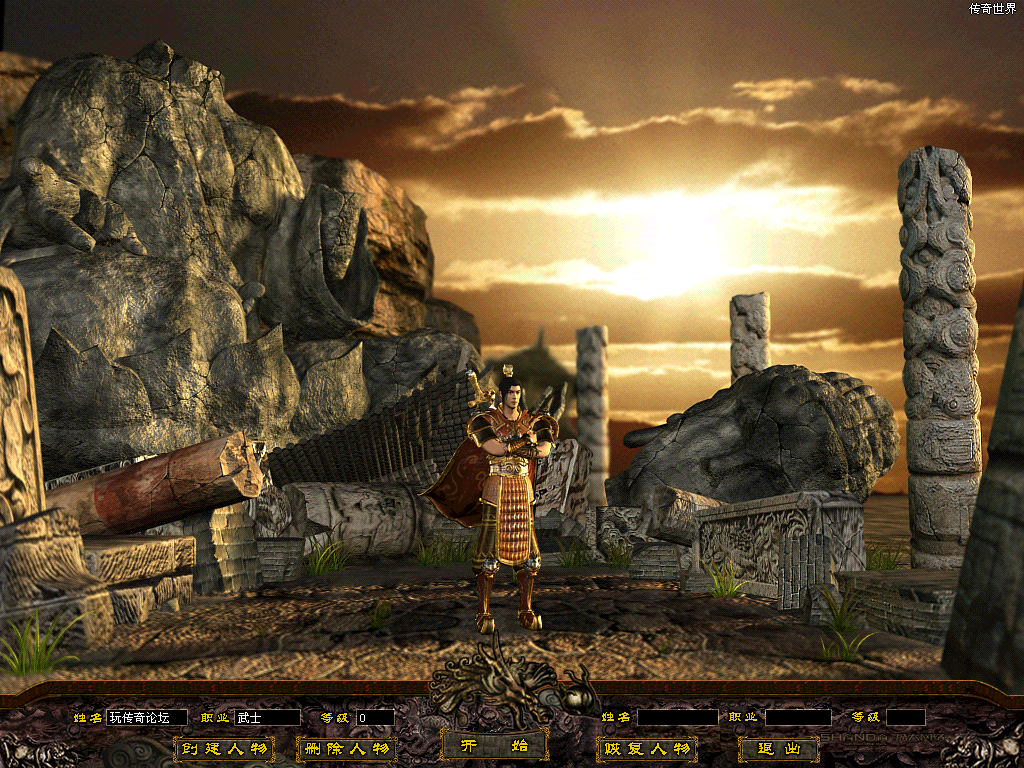
Task: Exit using the 退出 button
Action: pos(779,749)
